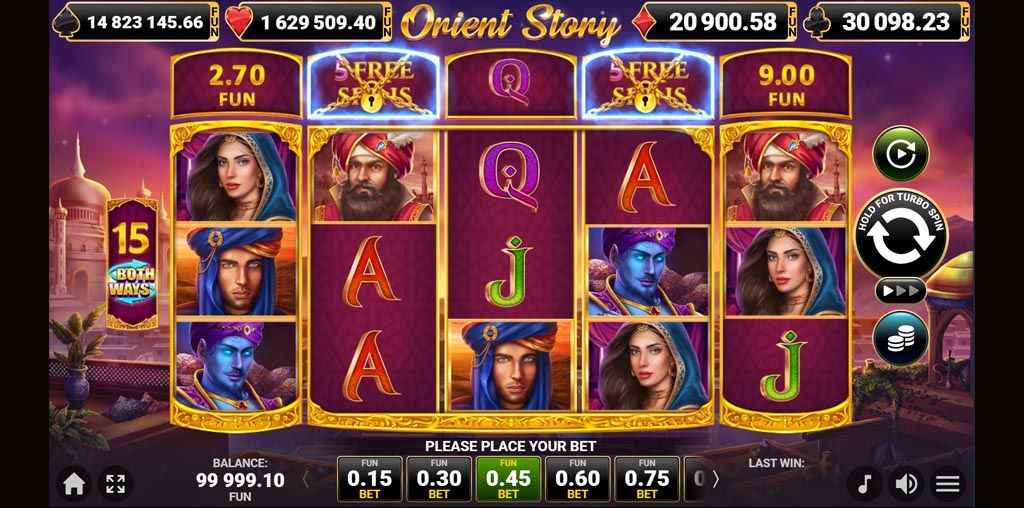The width and height of the screenshot is (1024, 508).
Task: Mute sound with the speaker icon
Action: tap(906, 485)
